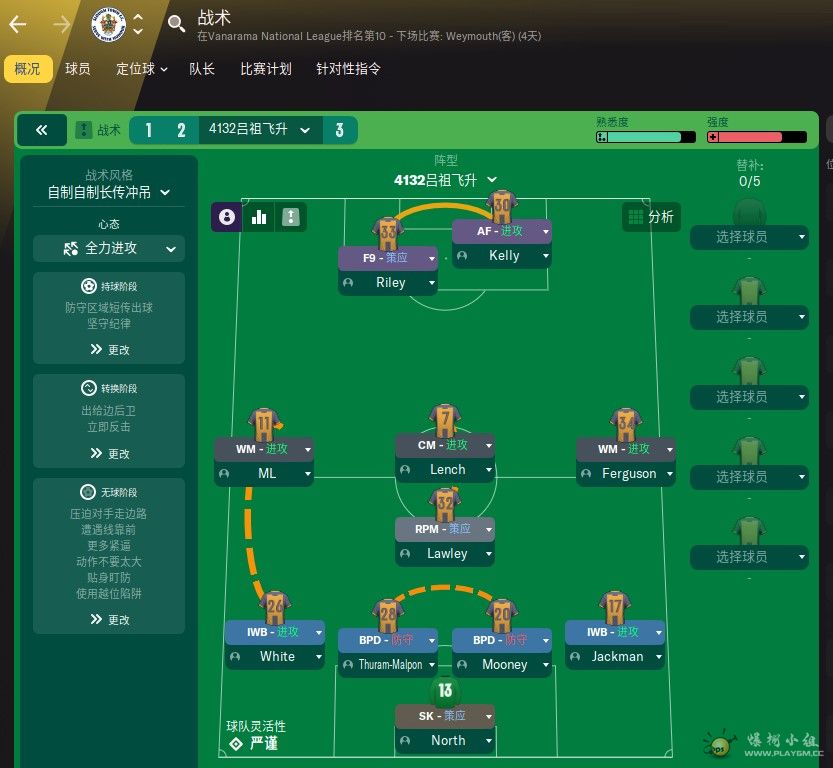Open the 分析 analysis view
Screen dimensions: 833x768
(649, 217)
